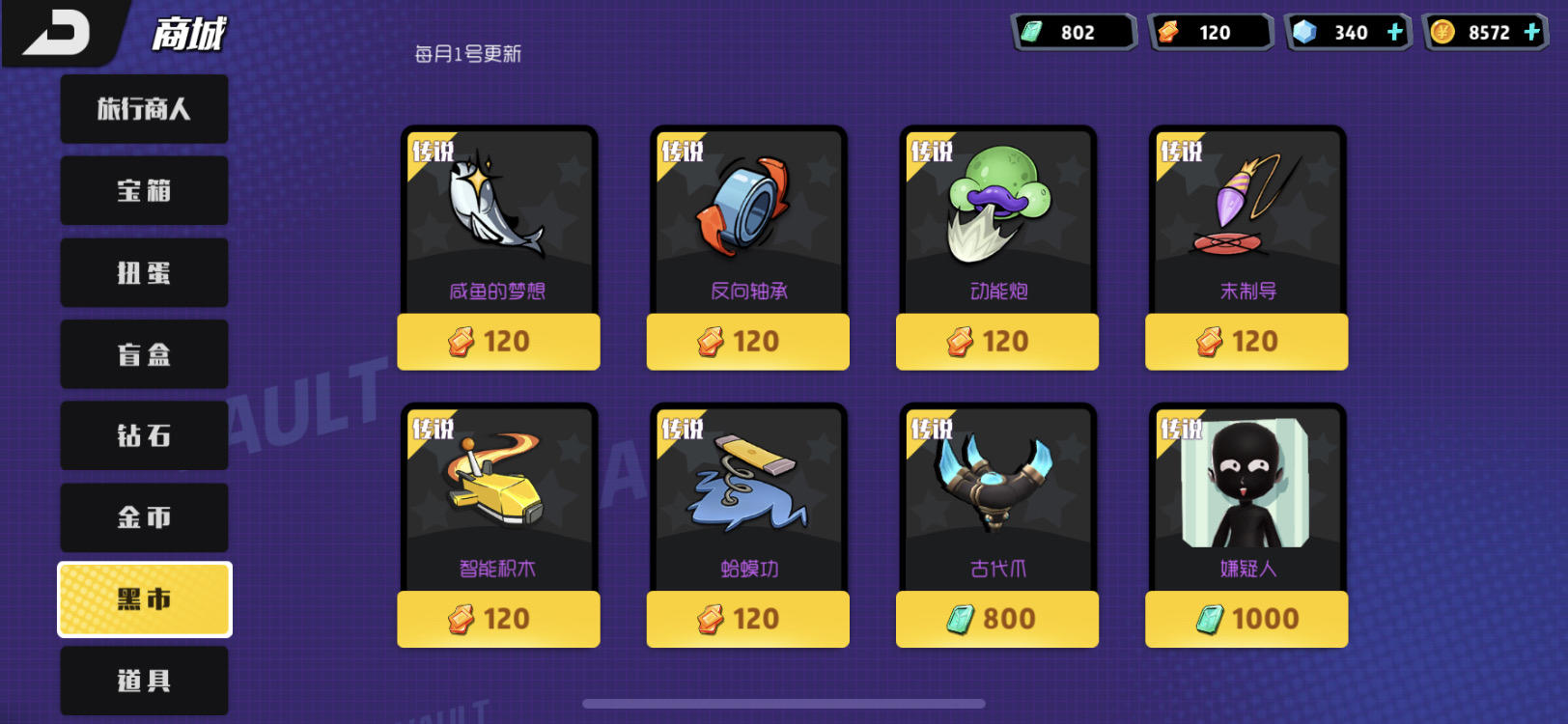Buy 动能炮 with 120 tokens

click(996, 342)
